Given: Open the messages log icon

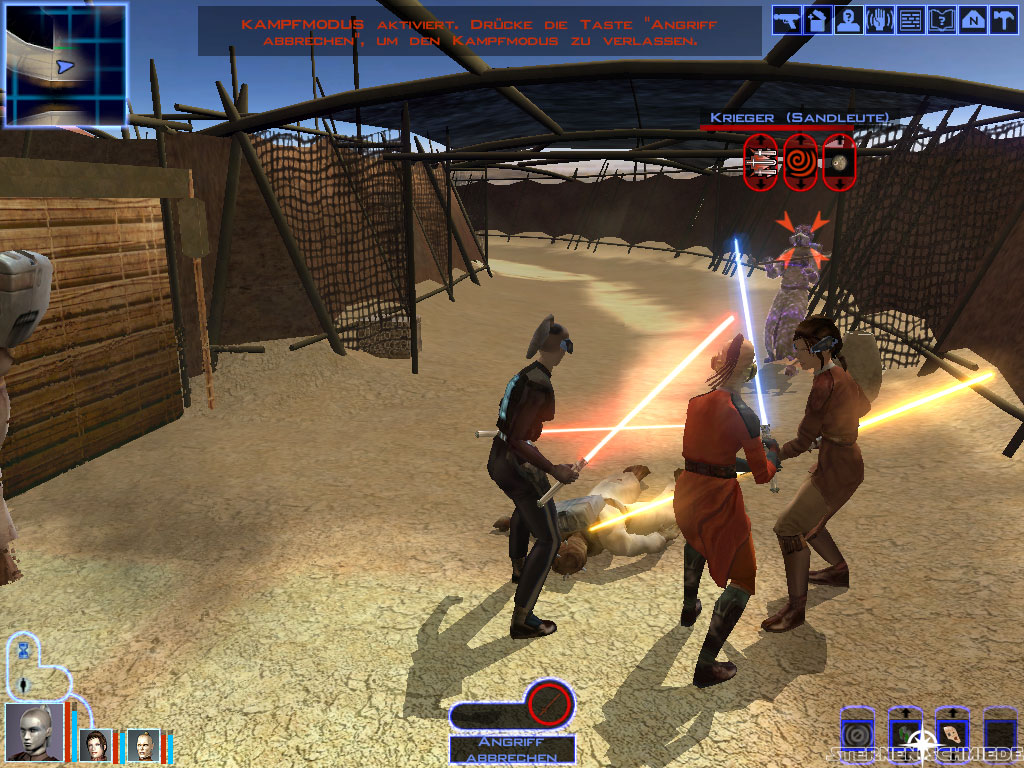Looking at the screenshot, I should [910, 19].
